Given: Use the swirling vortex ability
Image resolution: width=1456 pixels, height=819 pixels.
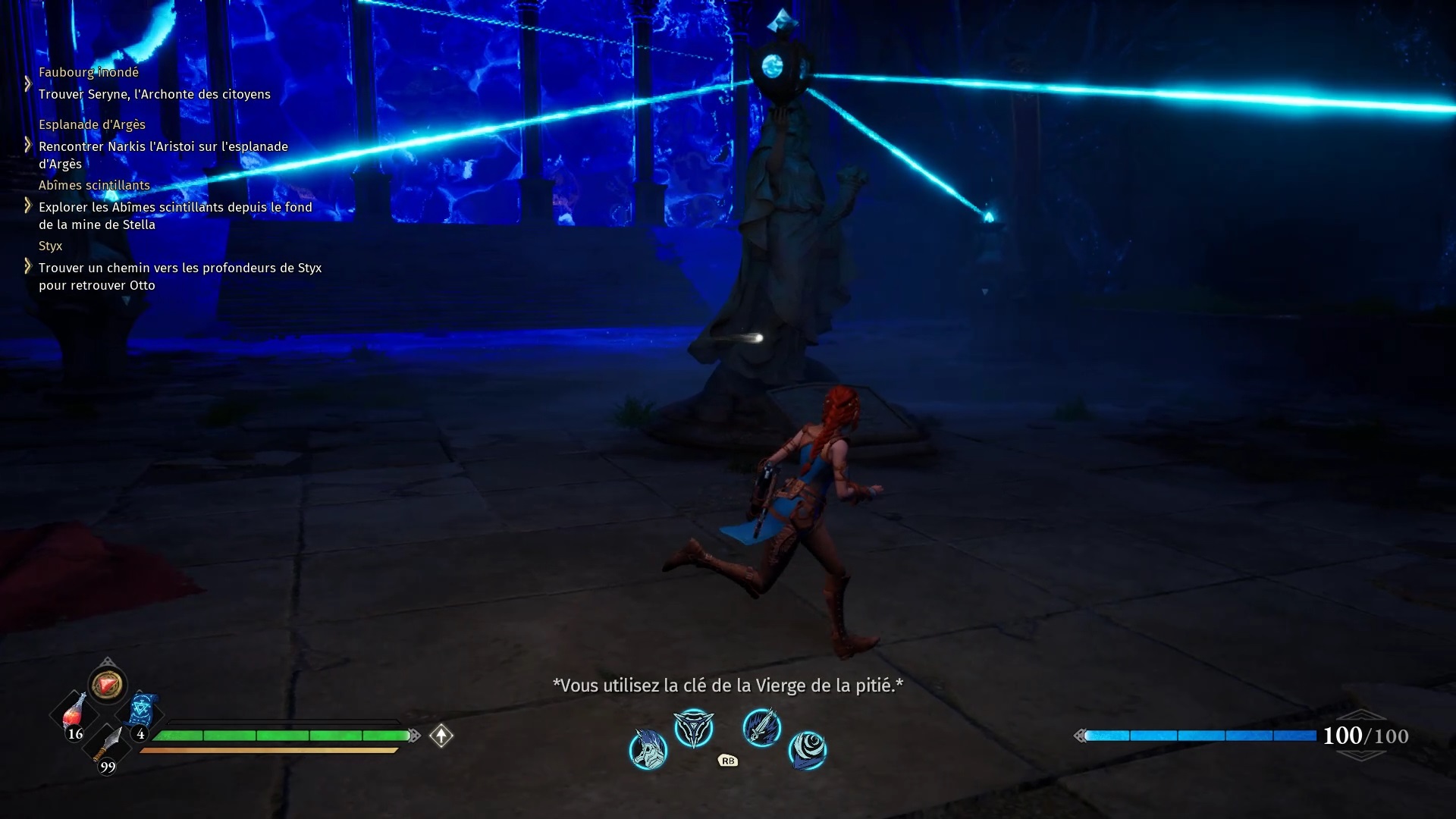Looking at the screenshot, I should point(808,749).
